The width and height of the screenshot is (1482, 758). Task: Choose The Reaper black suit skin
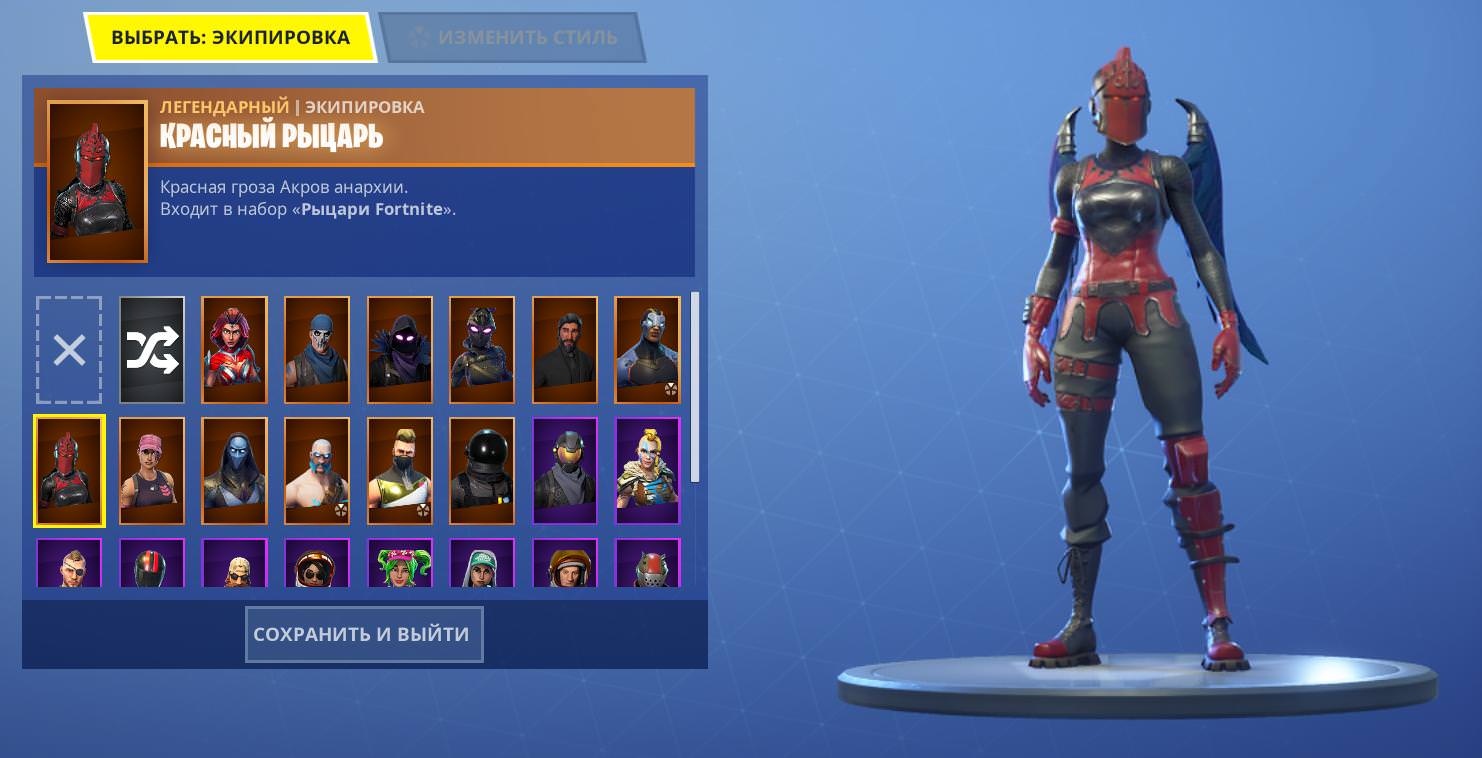coord(564,350)
